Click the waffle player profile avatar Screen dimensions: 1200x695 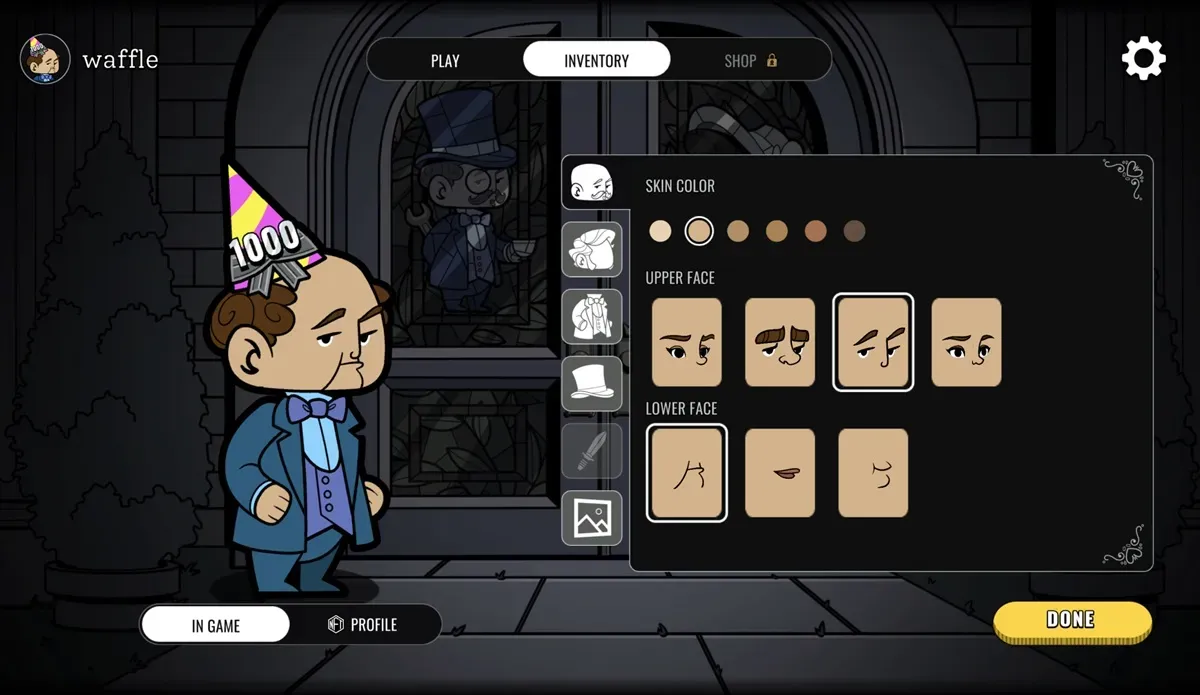click(x=45, y=59)
